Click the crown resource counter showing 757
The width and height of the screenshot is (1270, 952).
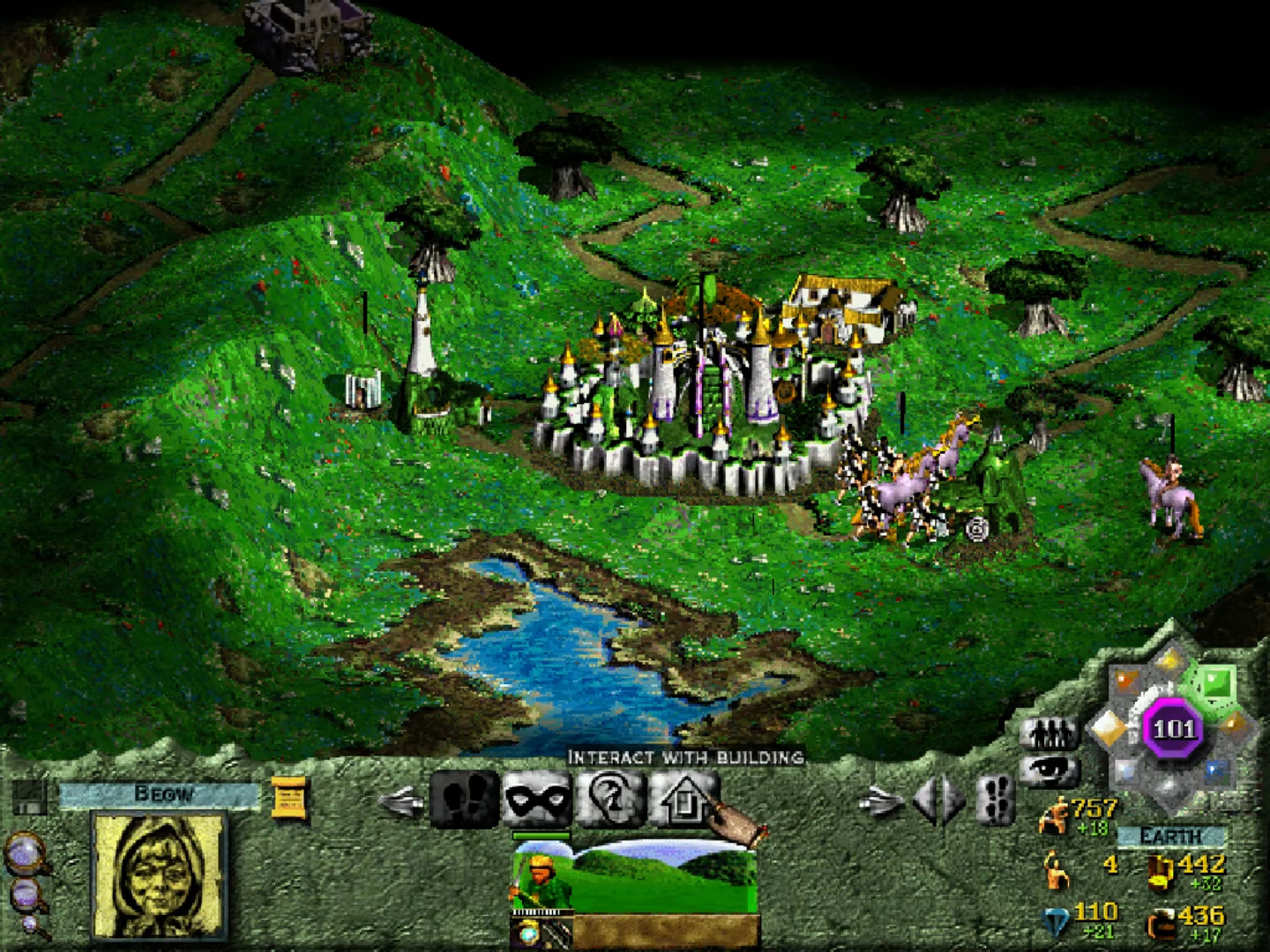pyautogui.click(x=1094, y=813)
